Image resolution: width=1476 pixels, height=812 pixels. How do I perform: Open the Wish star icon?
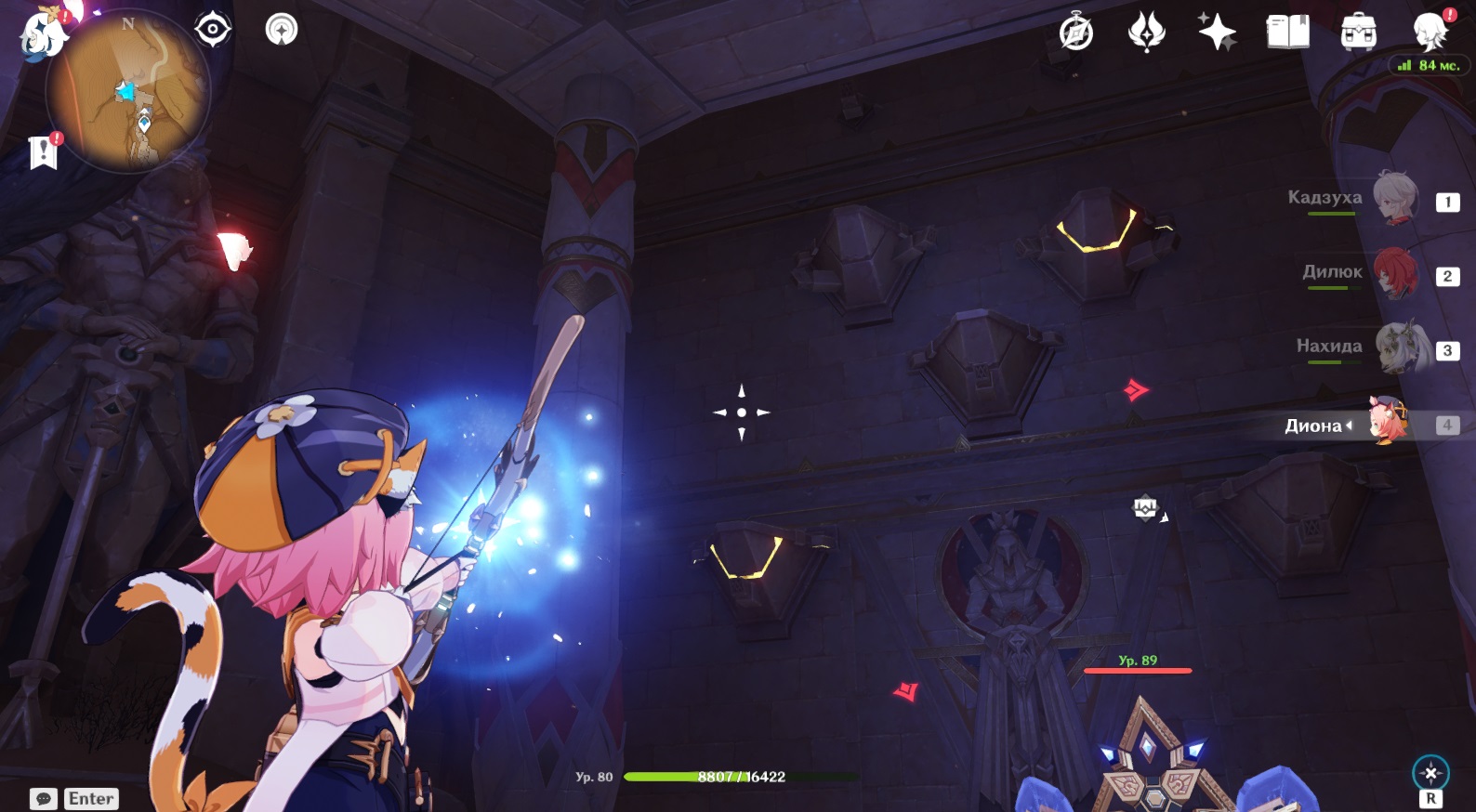(x=1217, y=33)
